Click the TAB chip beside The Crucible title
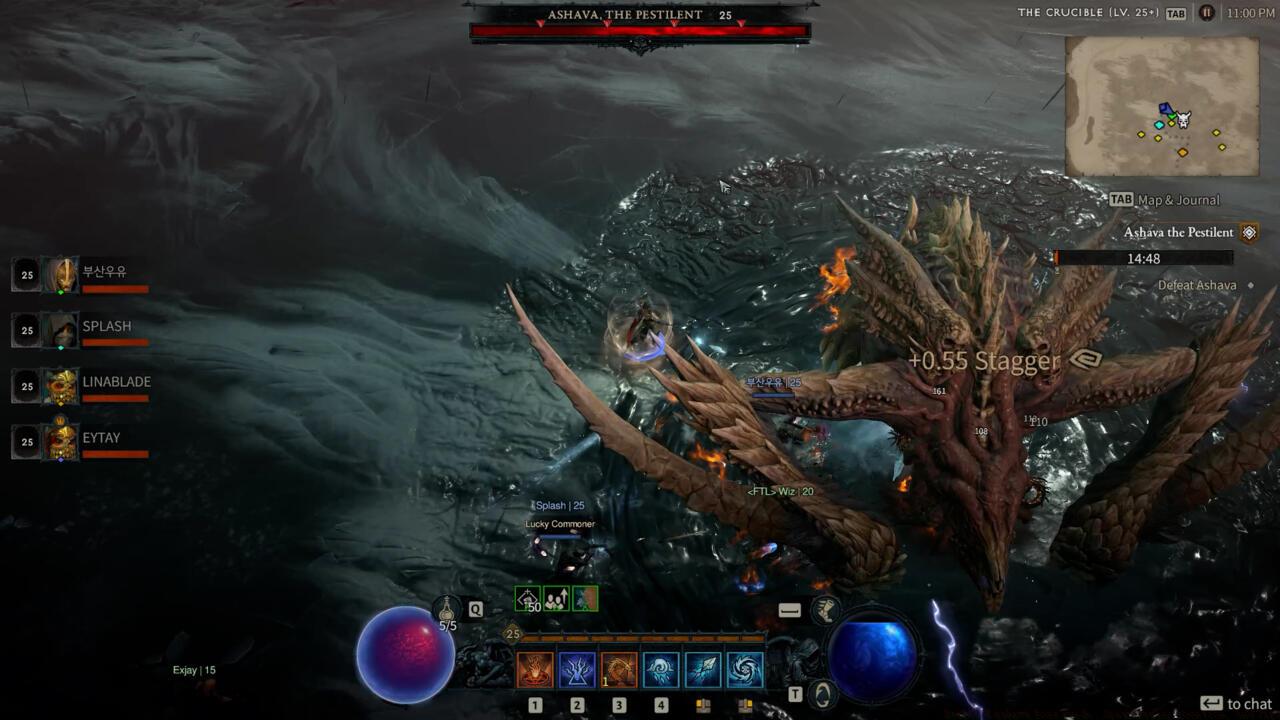1280x720 pixels. [x=1177, y=12]
